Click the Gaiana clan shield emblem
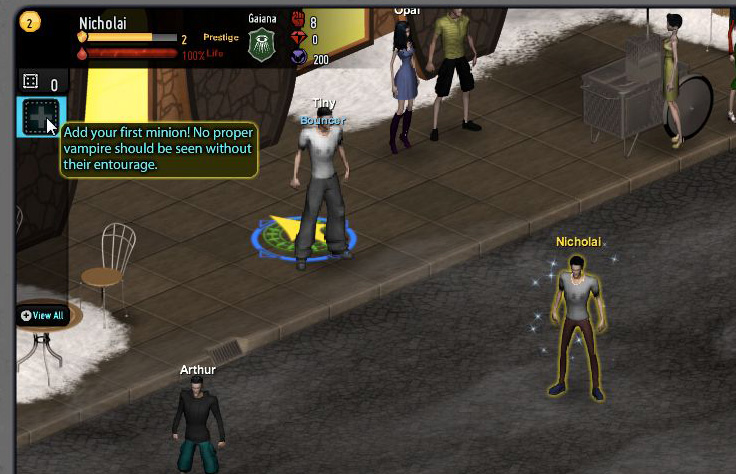This screenshot has width=736, height=474. click(x=261, y=45)
